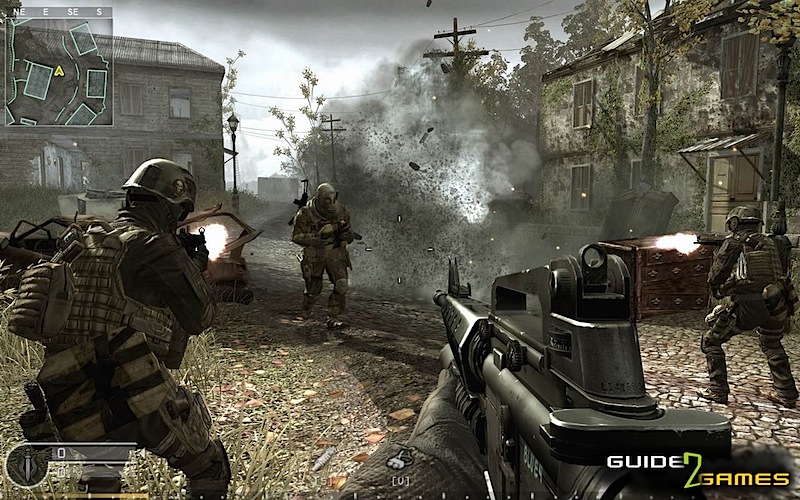Click the yellow player arrow on the minimap

coord(60,71)
